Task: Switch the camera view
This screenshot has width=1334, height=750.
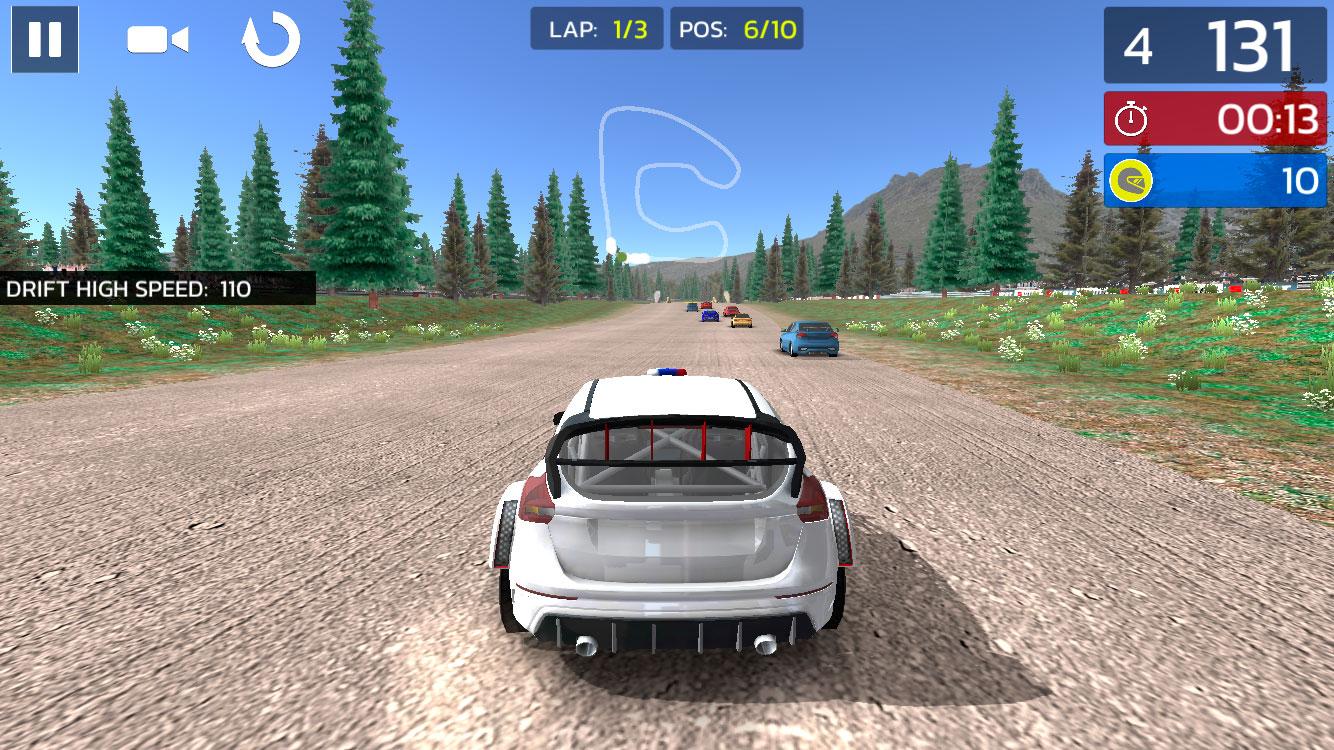Action: (158, 40)
